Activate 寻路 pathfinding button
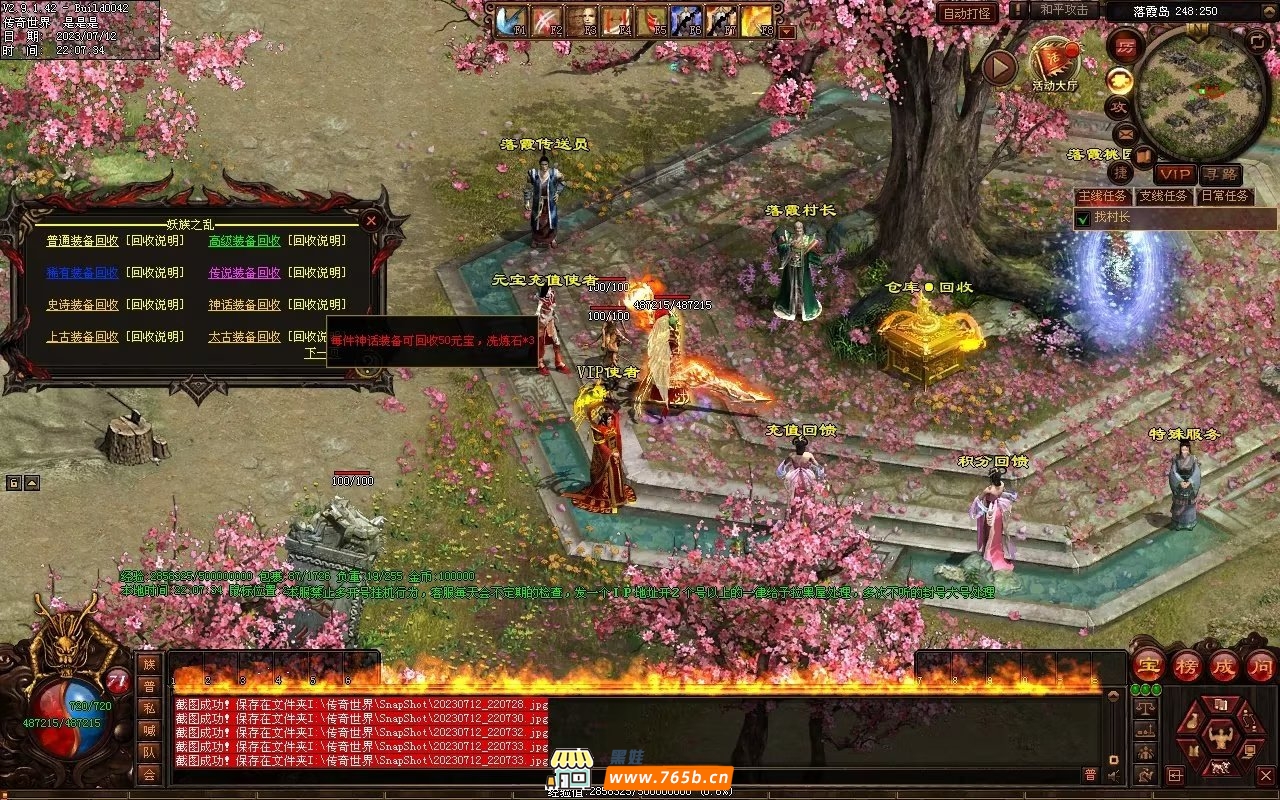This screenshot has height=800, width=1280. (1219, 174)
